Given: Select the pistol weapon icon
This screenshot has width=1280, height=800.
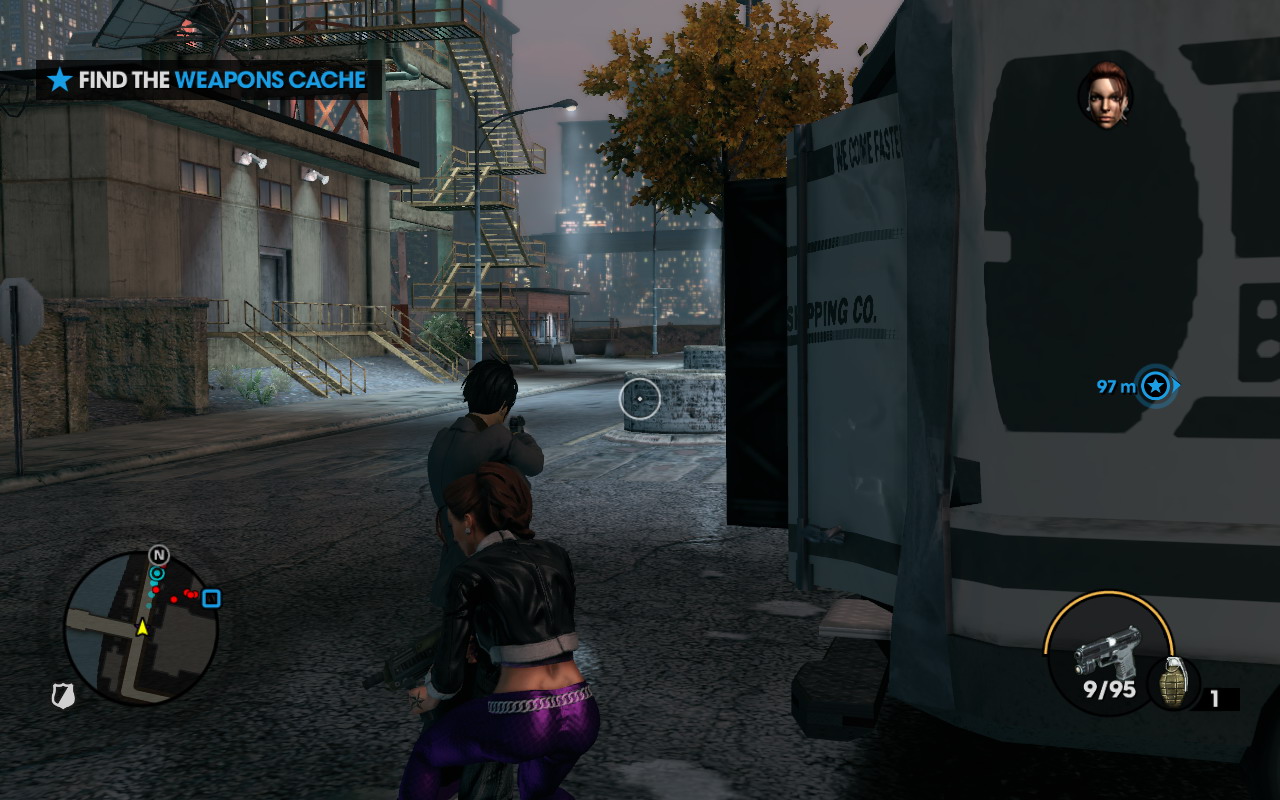Looking at the screenshot, I should tap(1107, 649).
